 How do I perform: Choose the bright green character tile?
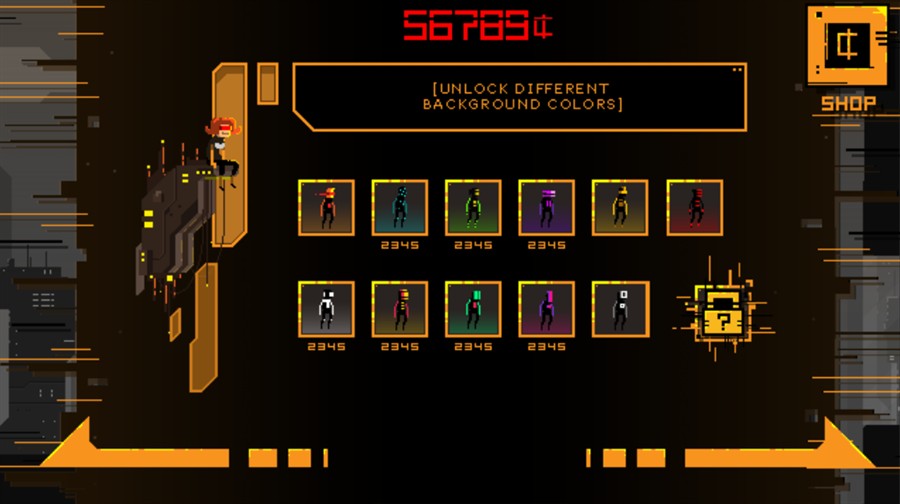(473, 207)
